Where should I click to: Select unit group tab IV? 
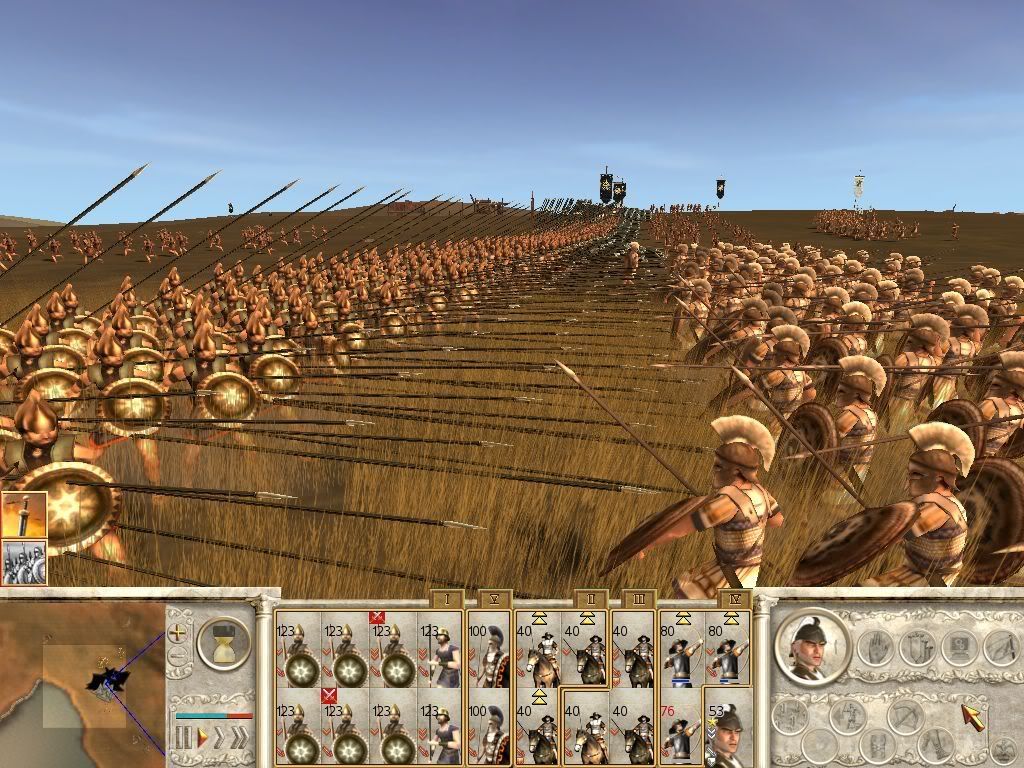coord(735,599)
